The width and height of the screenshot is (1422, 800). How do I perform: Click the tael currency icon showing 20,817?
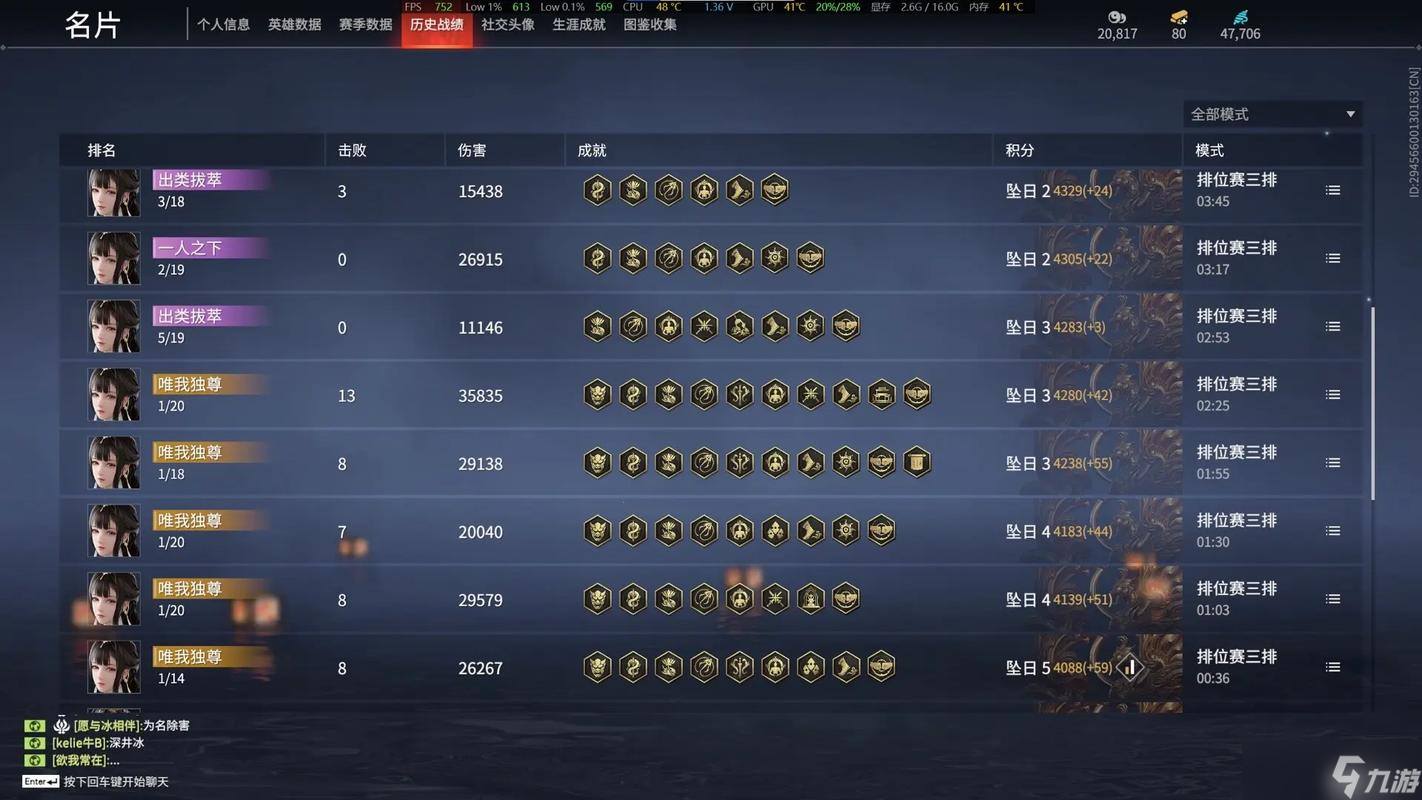pos(1115,18)
